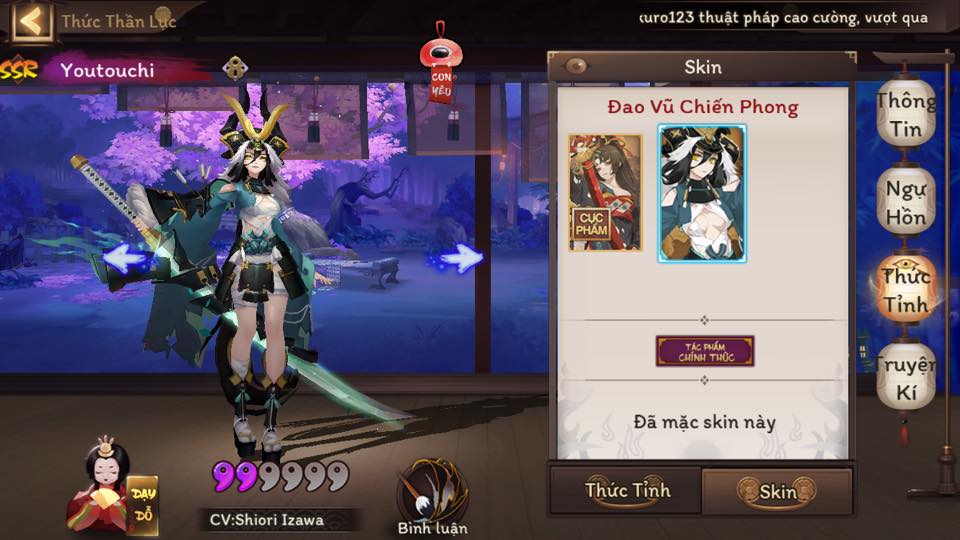Screen dimensions: 960x540
Task: Open the Truyện Kí lantern tab
Action: click(906, 377)
